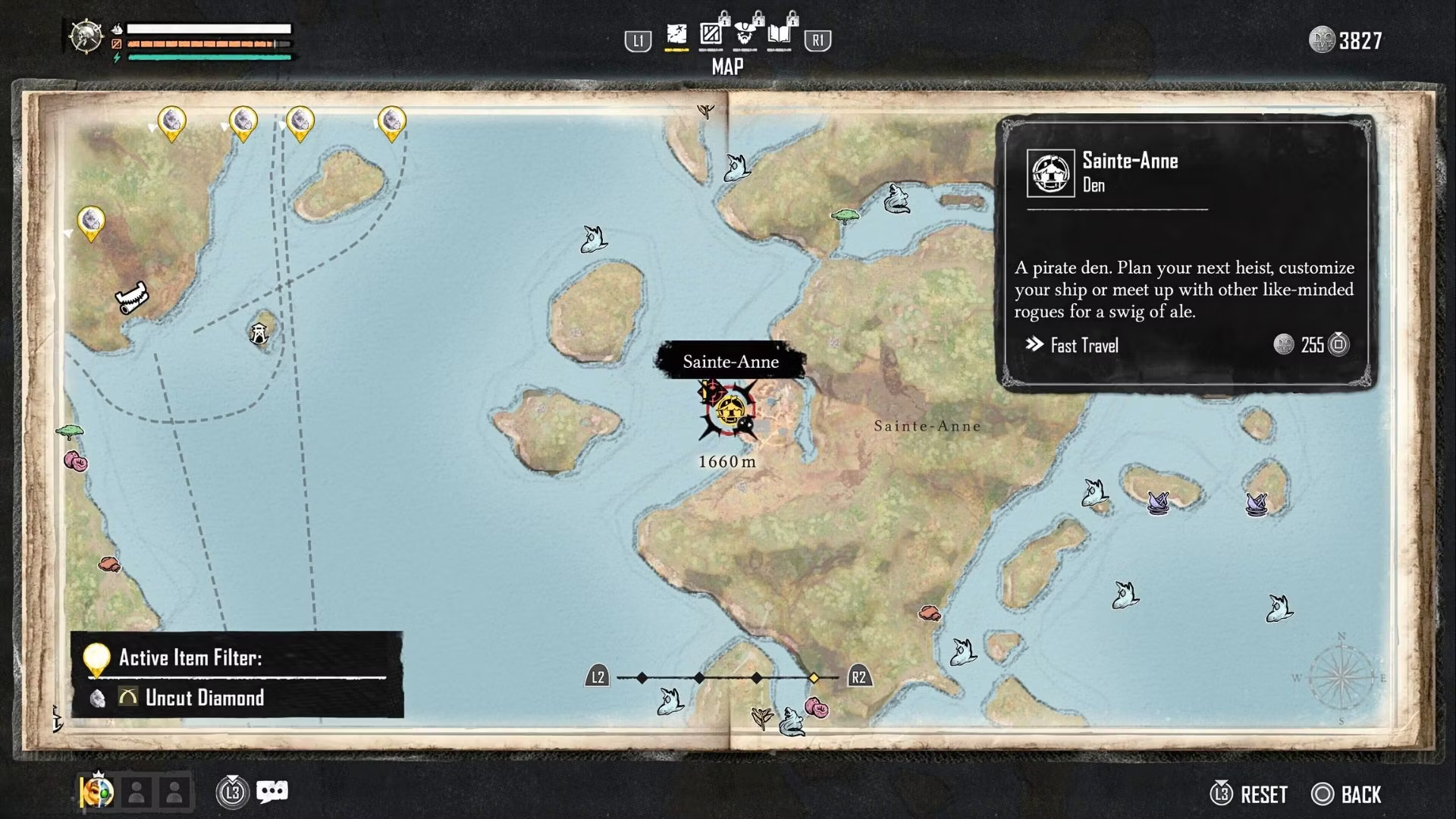The image size is (1456, 819).
Task: Go back from the map
Action: click(x=1348, y=795)
